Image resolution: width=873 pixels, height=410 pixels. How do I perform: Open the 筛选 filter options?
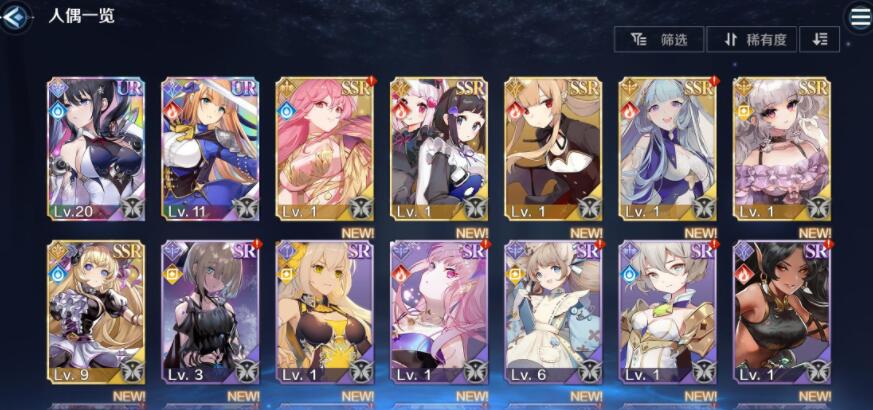[x=660, y=39]
